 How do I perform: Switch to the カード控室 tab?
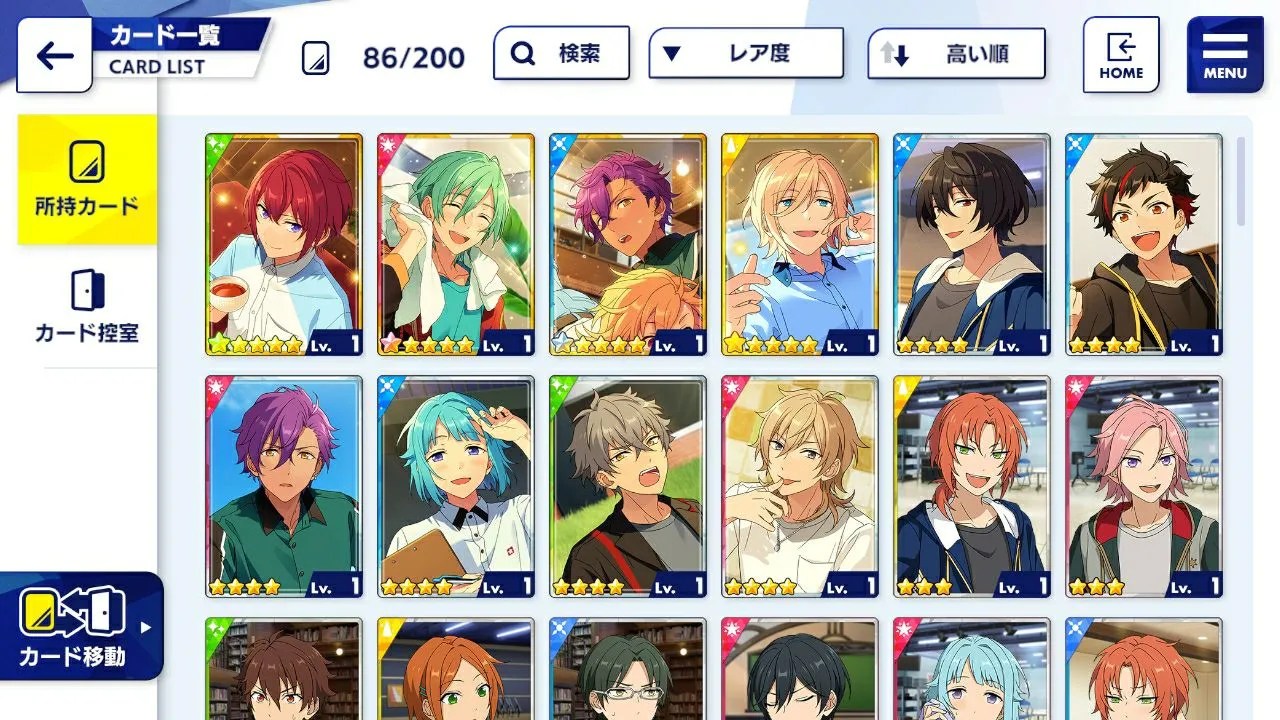pyautogui.click(x=87, y=306)
